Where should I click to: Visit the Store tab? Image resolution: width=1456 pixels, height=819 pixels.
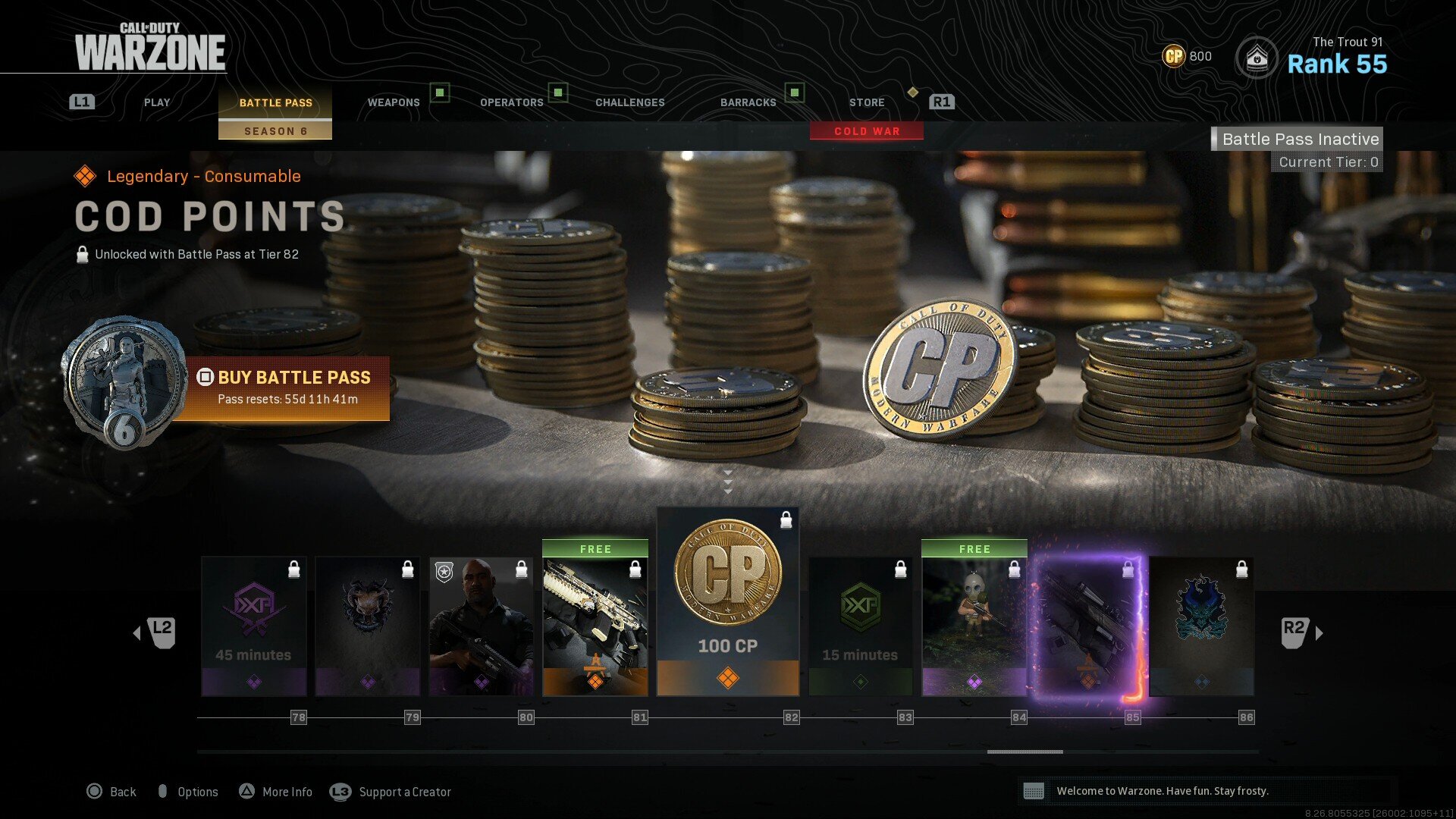tap(867, 102)
